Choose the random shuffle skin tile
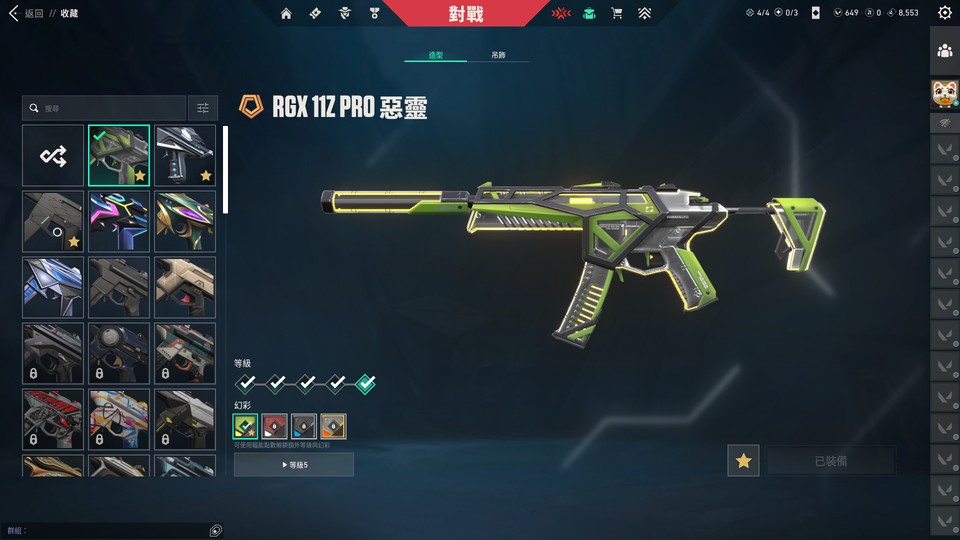This screenshot has width=960, height=540. (x=53, y=155)
